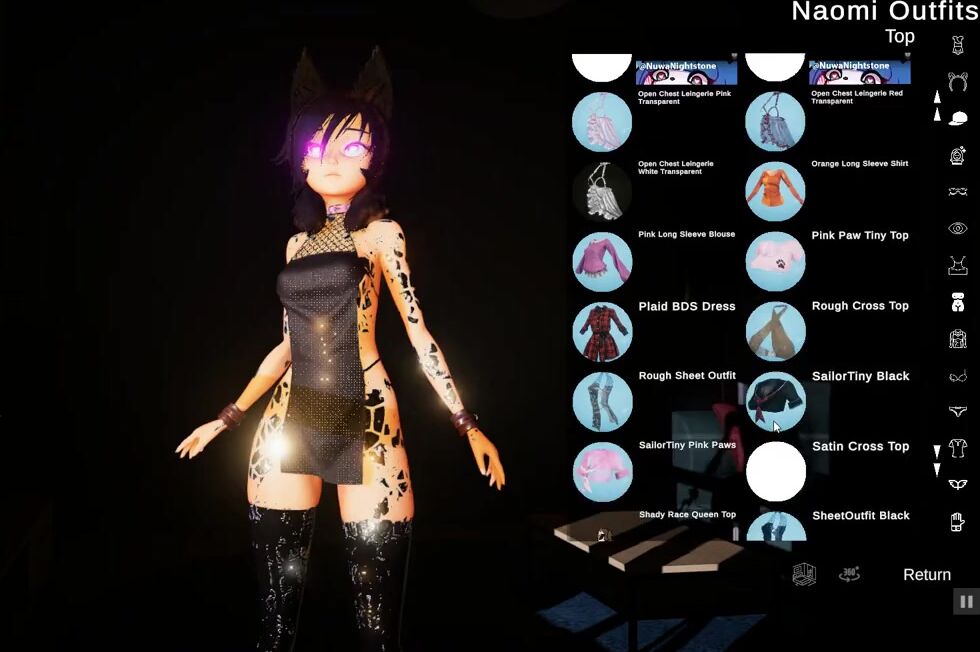Switch to the cap hat category
The image size is (980, 652).
[x=957, y=118]
